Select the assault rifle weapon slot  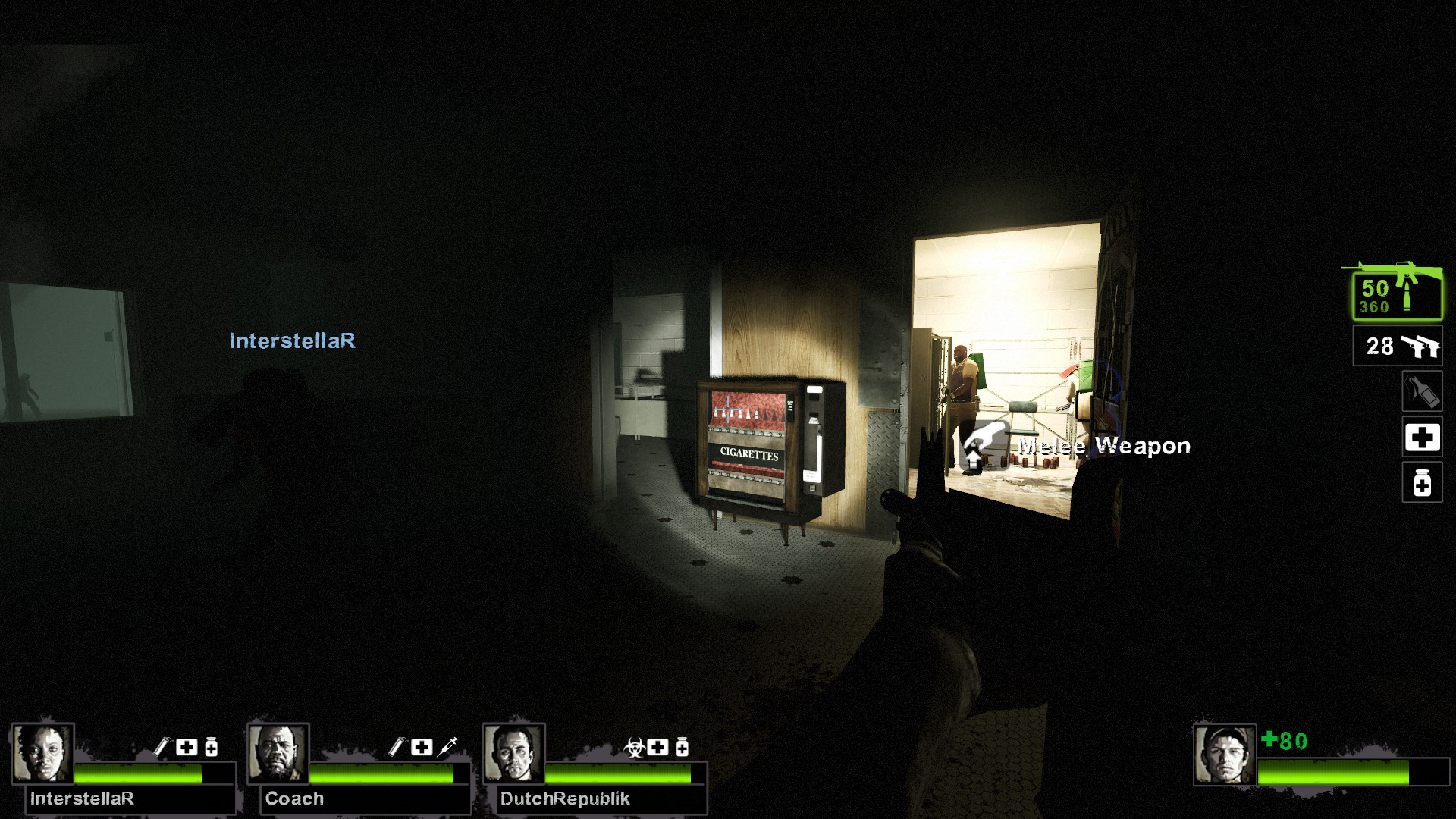[1397, 294]
